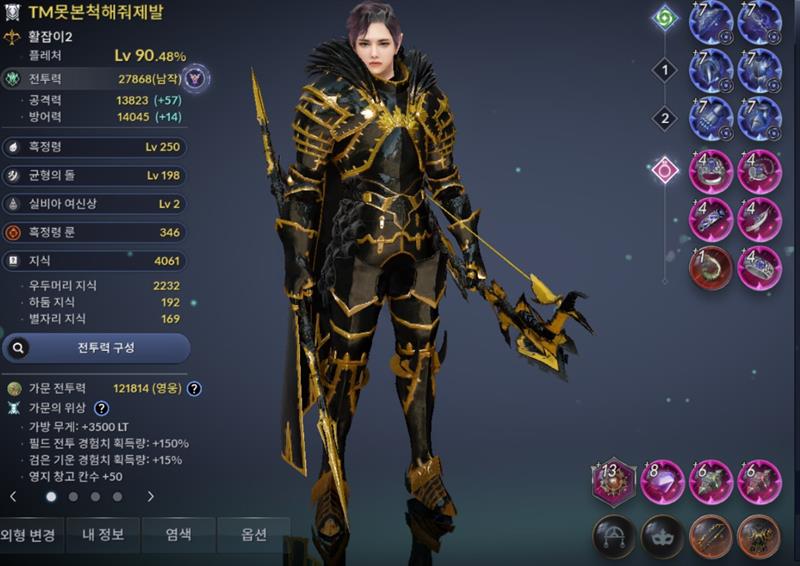Viewport: 800px width, 566px height.
Task: Select the +8 purple crystal slot
Action: click(661, 483)
